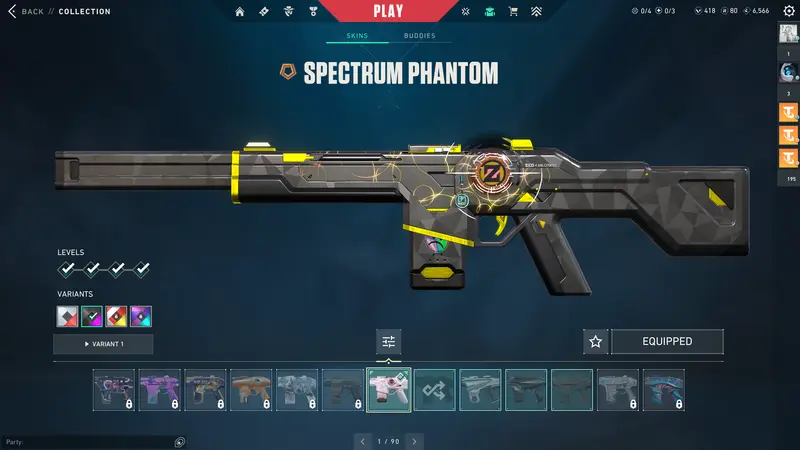Open the top friend avatar in social panel
The width and height of the screenshot is (800, 450).
click(x=788, y=33)
